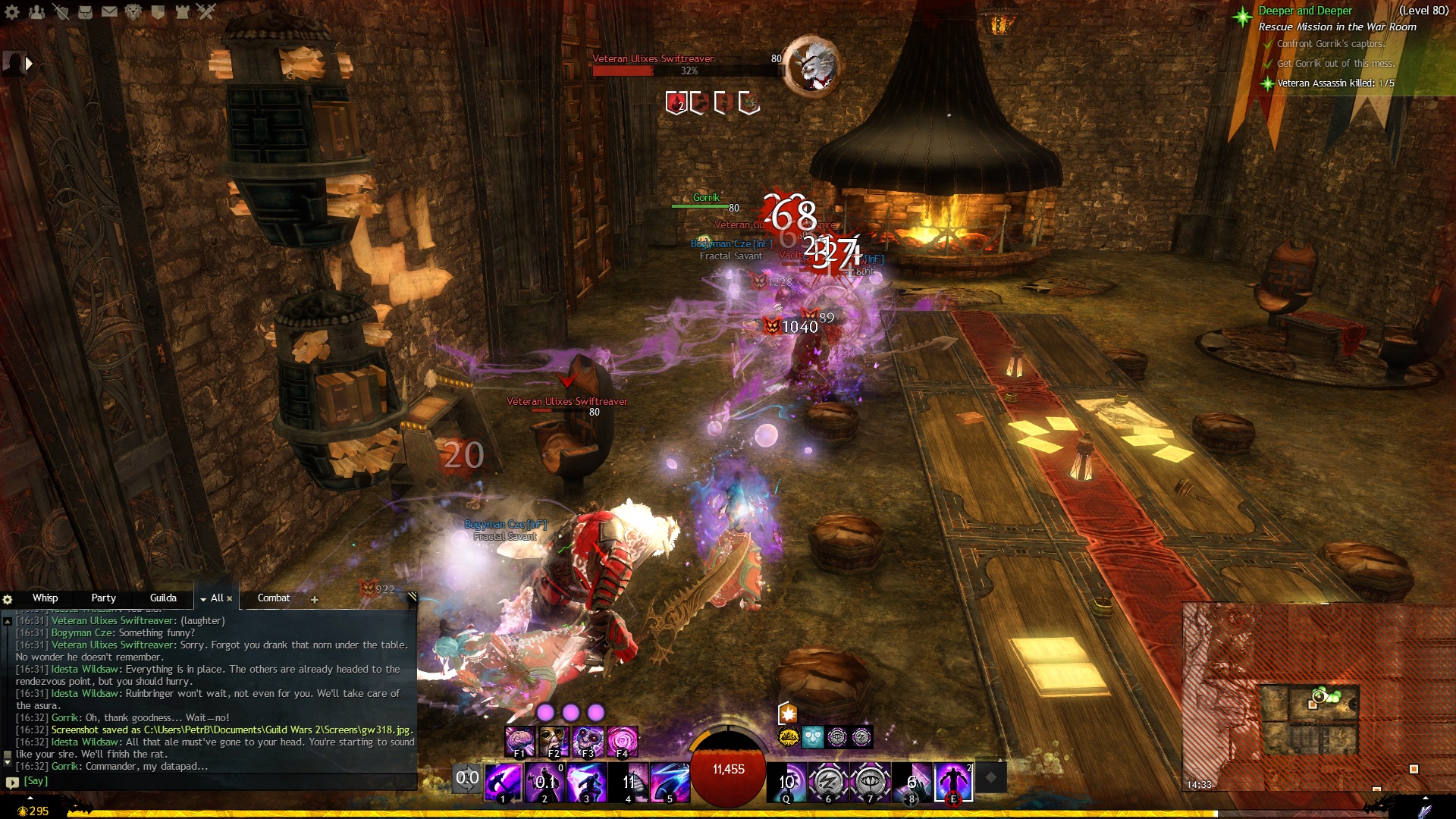1456x819 pixels.
Task: Switch to the Party chat tab
Action: point(103,598)
